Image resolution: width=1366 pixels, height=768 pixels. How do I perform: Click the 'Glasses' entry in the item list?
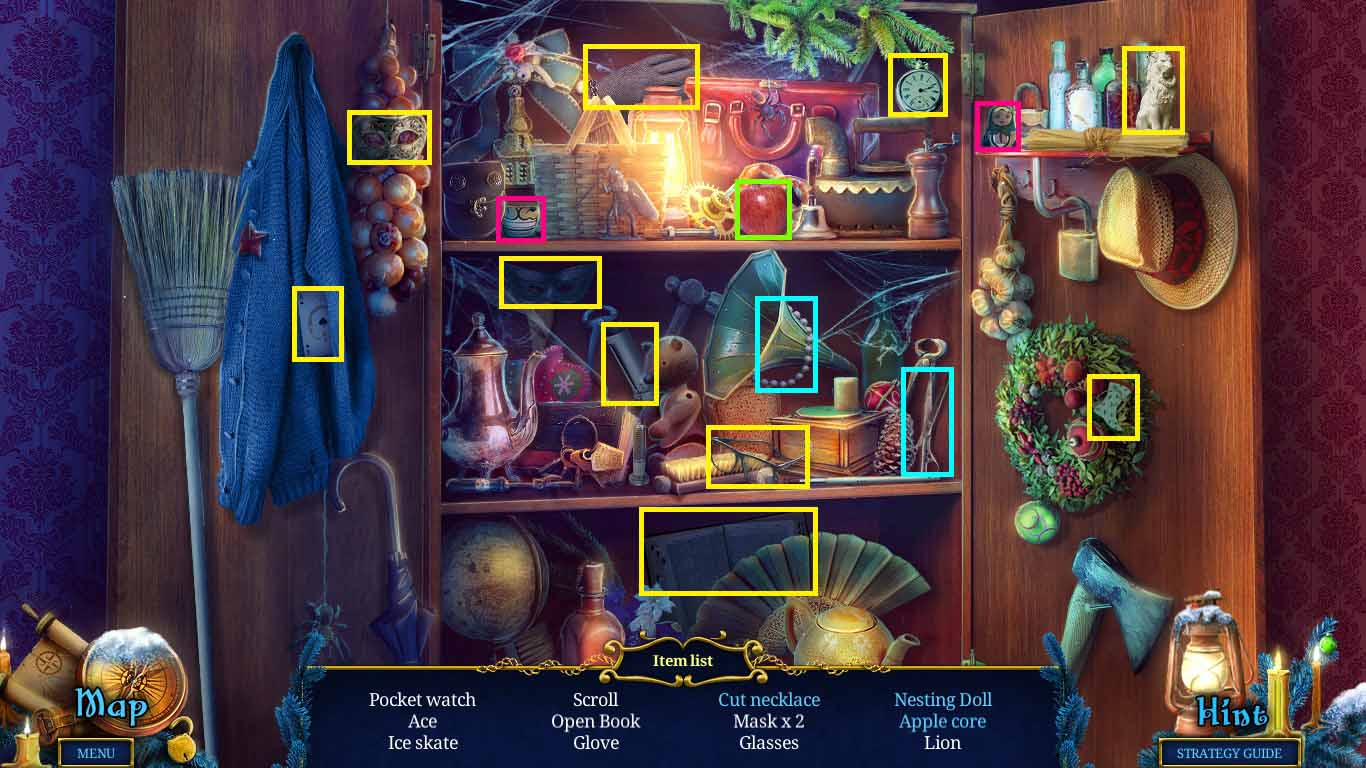[x=768, y=743]
